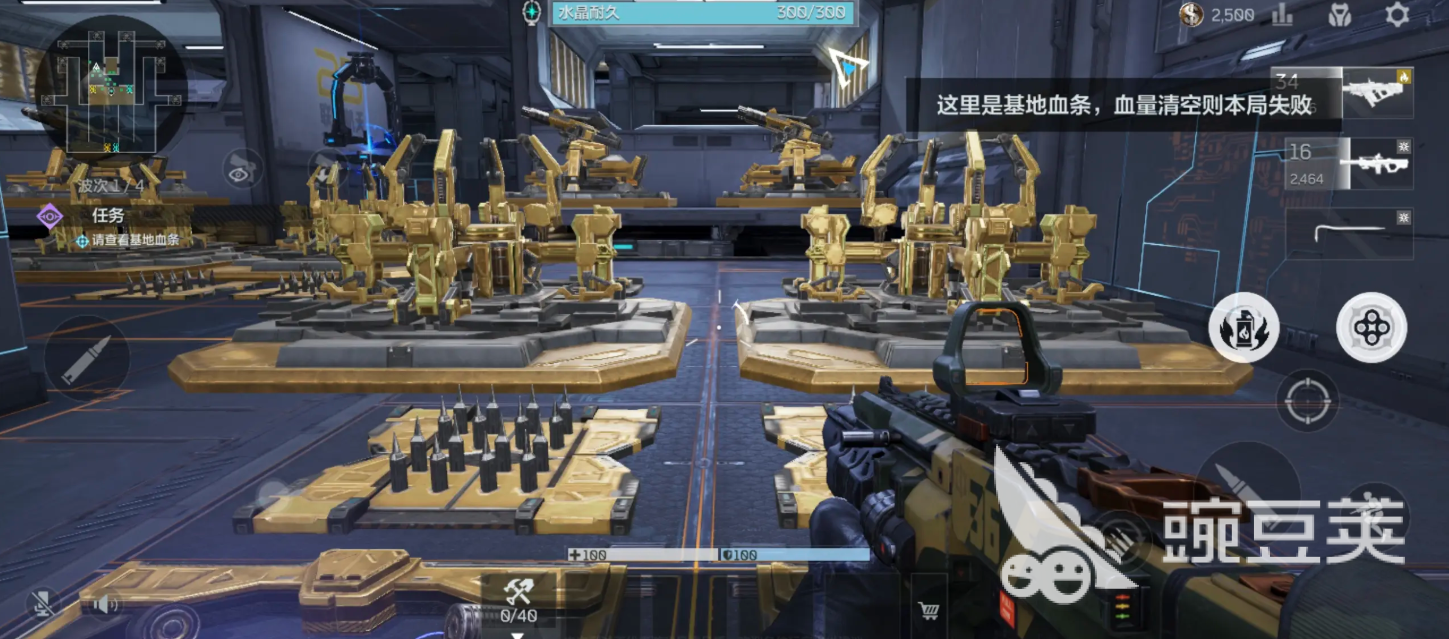Activate the four-dot tactical skill button

pyautogui.click(x=1371, y=327)
